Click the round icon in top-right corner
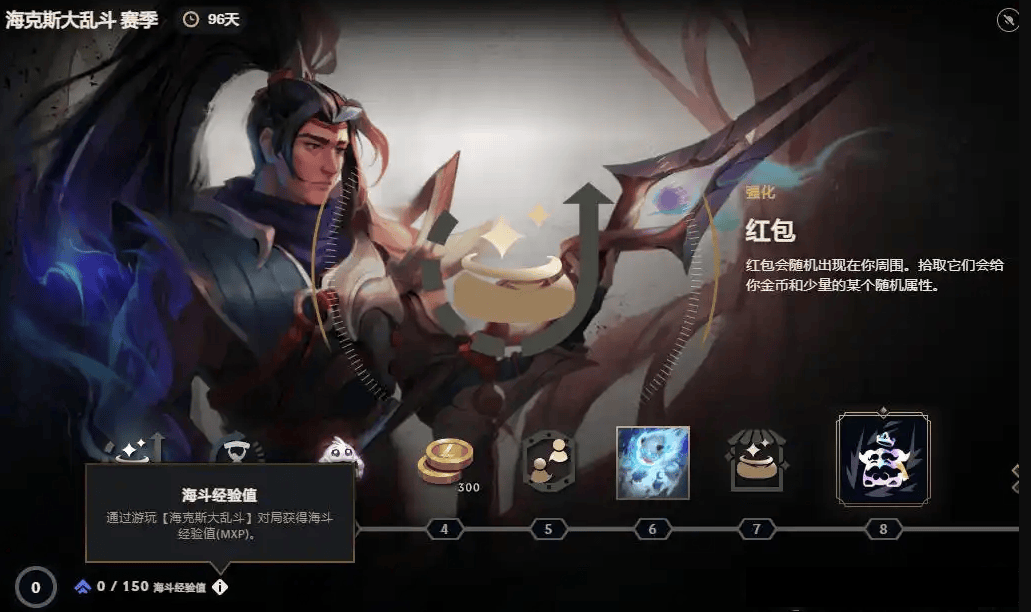1031x612 pixels. coord(1007,19)
